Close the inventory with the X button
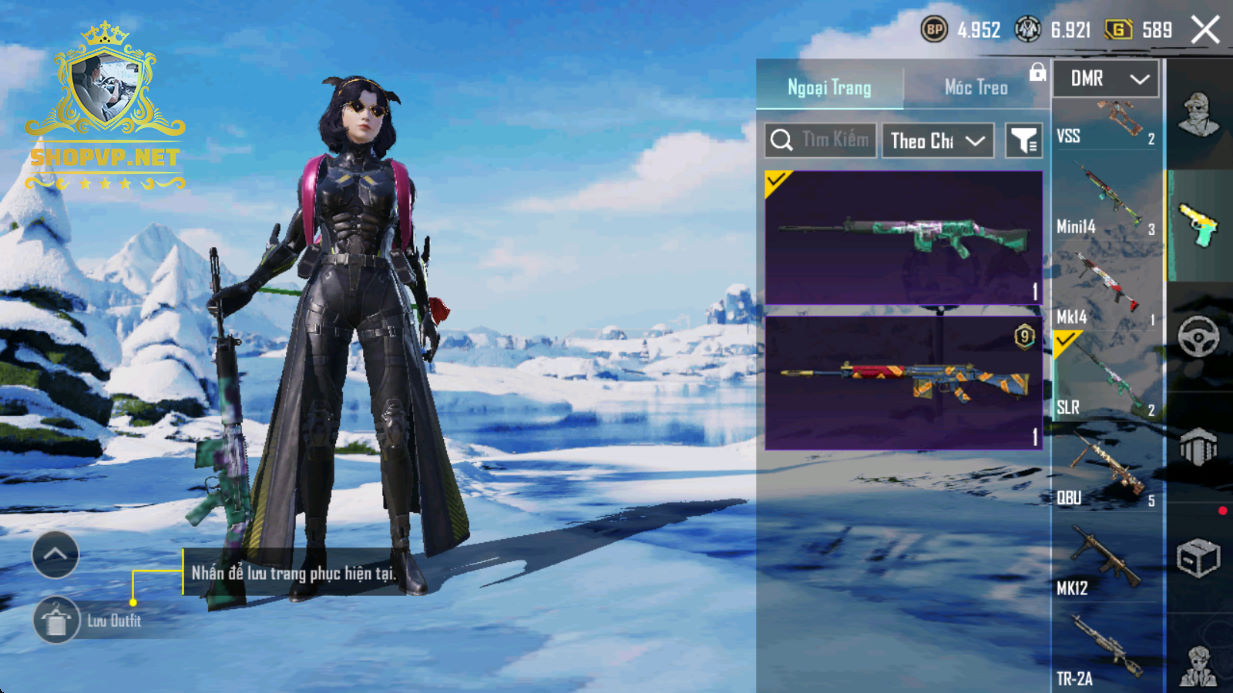Screen dimensions: 1233x693 [1205, 30]
